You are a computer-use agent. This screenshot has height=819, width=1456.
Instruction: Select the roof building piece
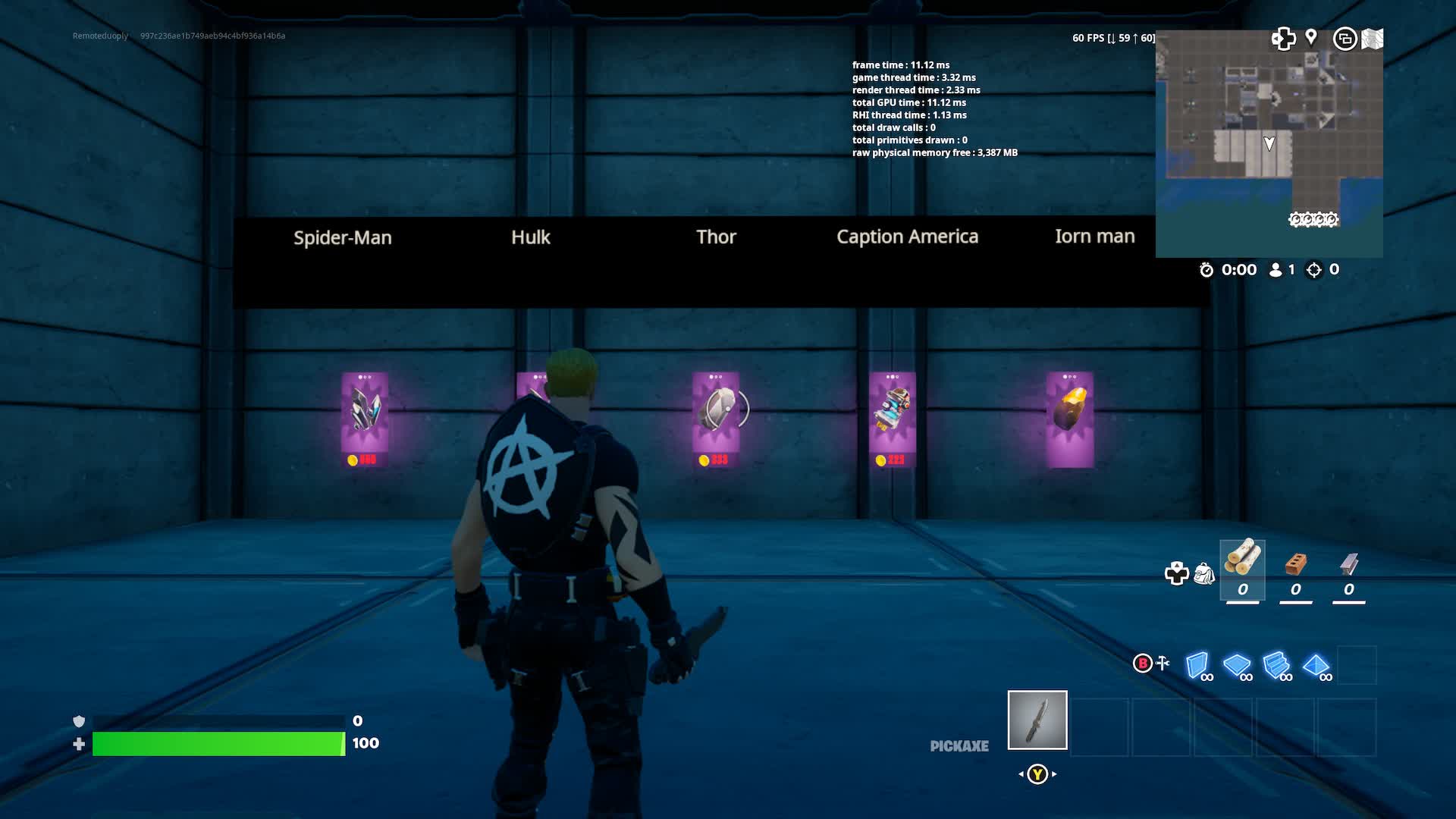tap(1316, 666)
